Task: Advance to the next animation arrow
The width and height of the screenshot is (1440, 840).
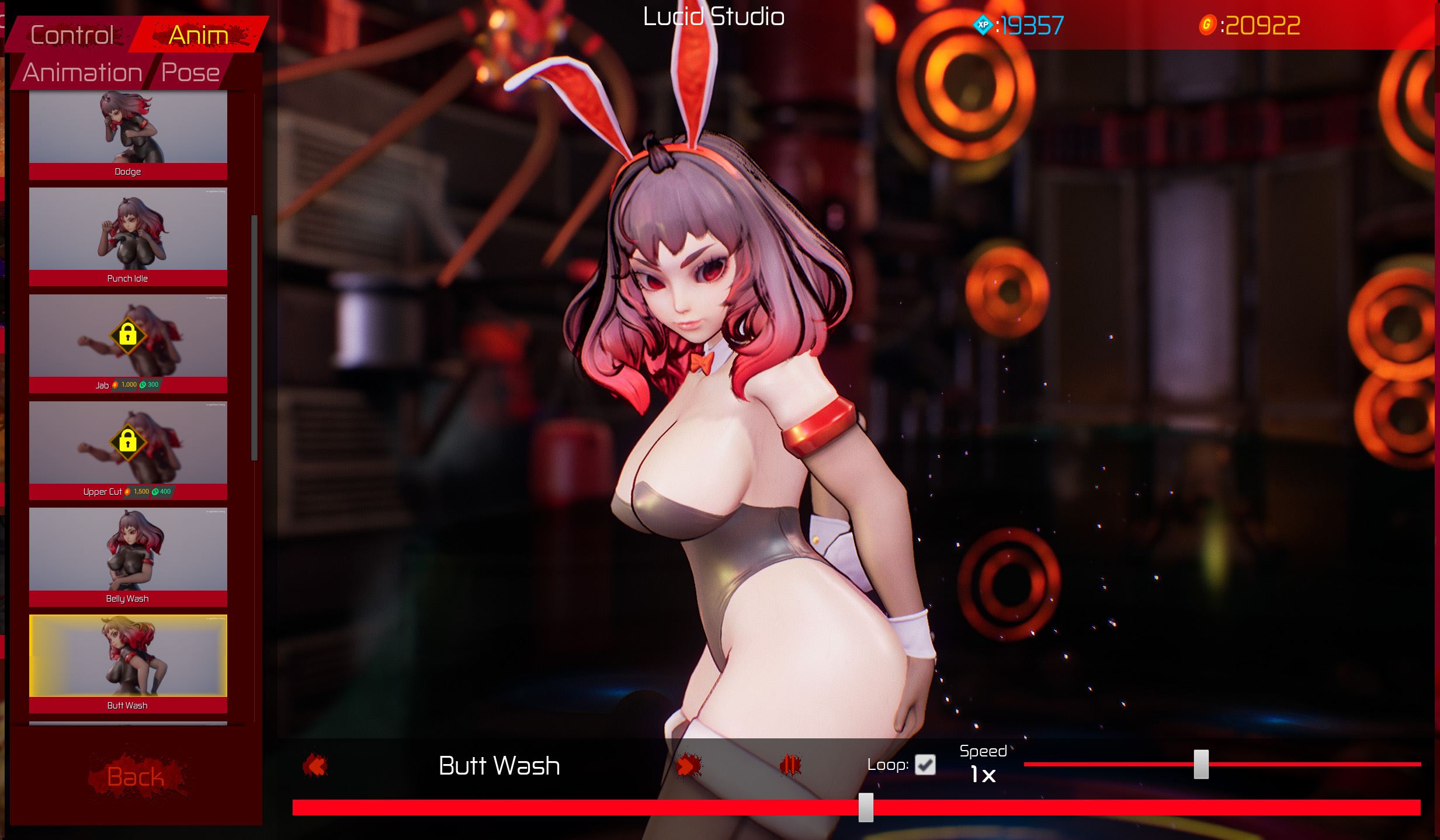Action: click(688, 765)
